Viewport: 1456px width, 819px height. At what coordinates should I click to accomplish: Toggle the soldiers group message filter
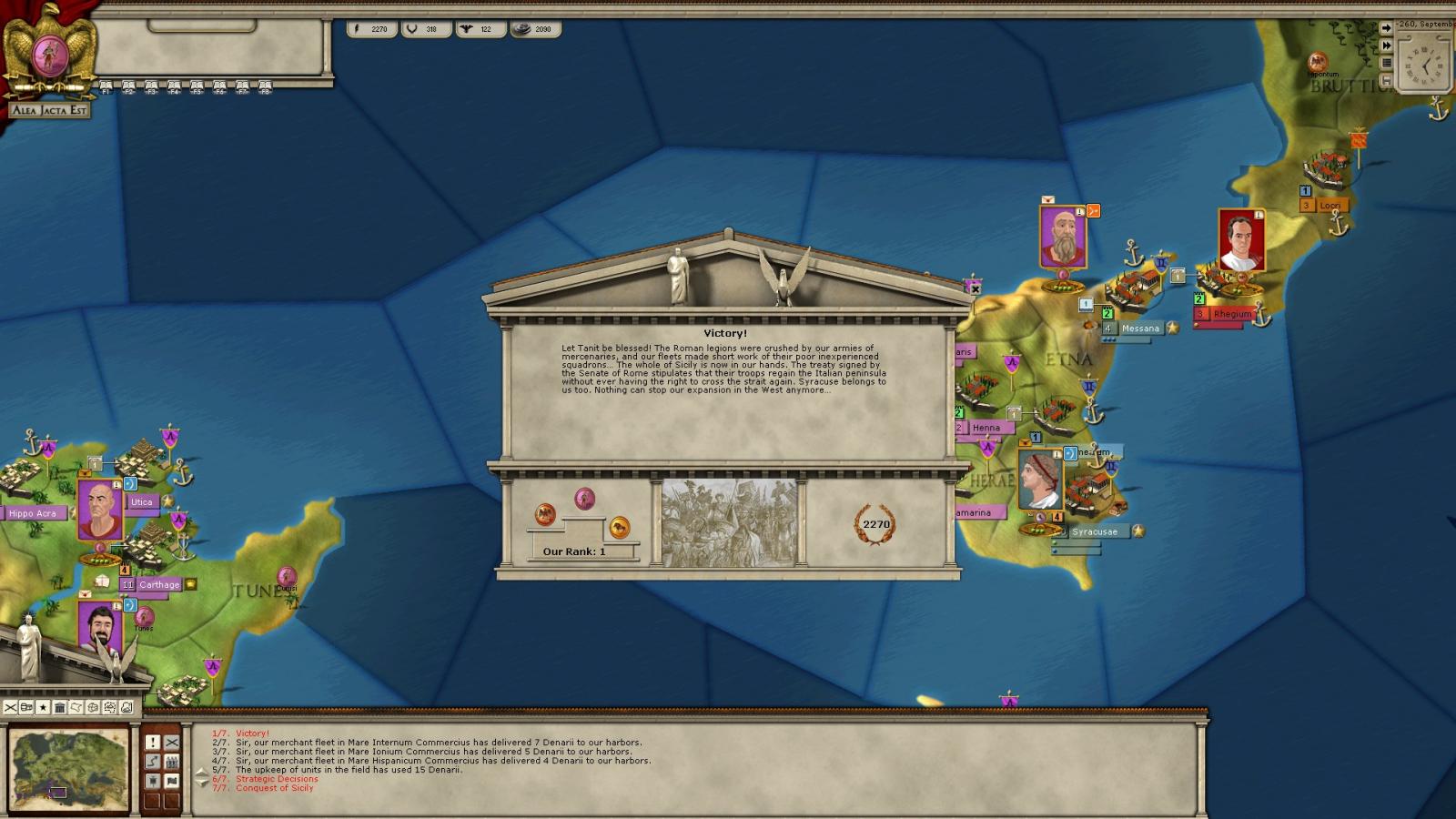[x=172, y=762]
